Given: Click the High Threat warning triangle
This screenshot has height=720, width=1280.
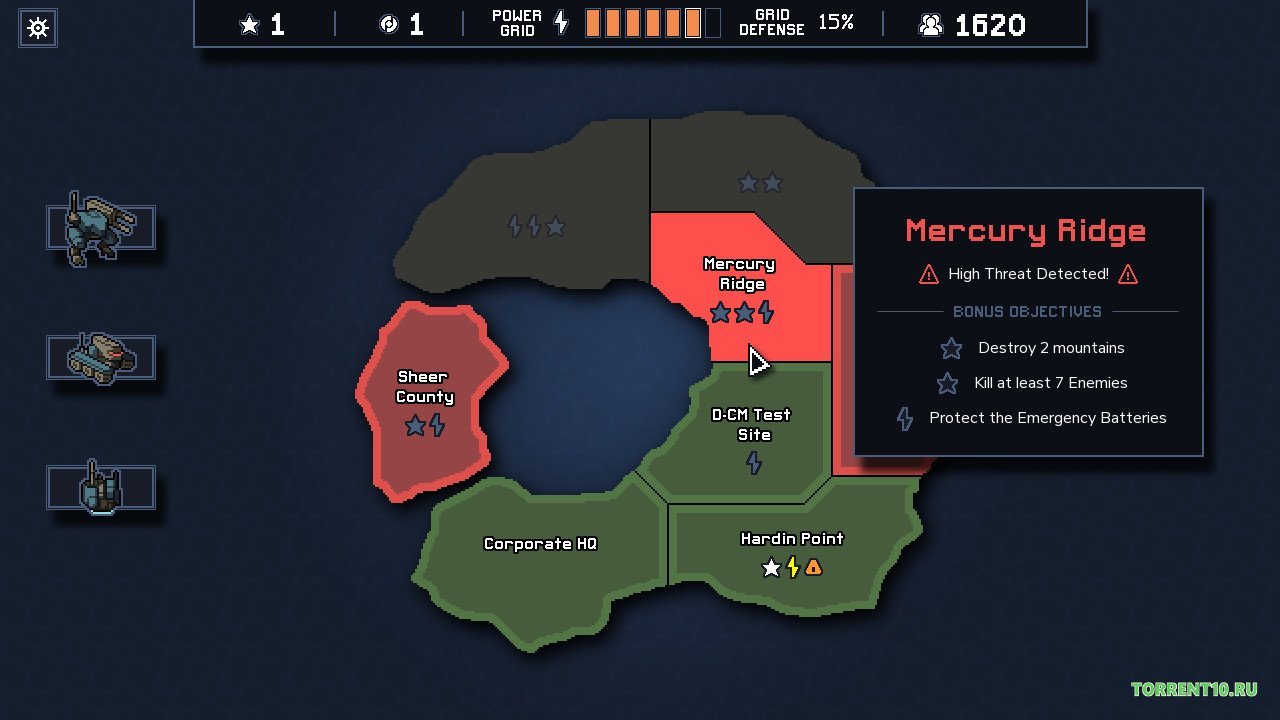Looking at the screenshot, I should click(x=928, y=273).
